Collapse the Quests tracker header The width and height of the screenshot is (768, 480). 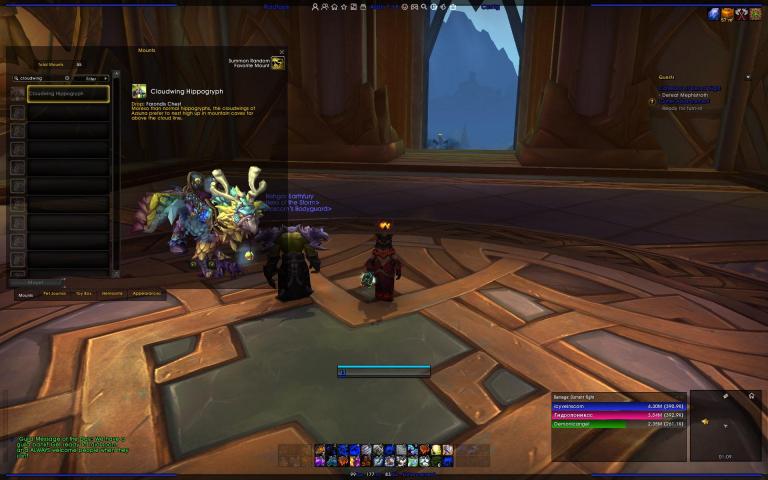click(x=747, y=77)
